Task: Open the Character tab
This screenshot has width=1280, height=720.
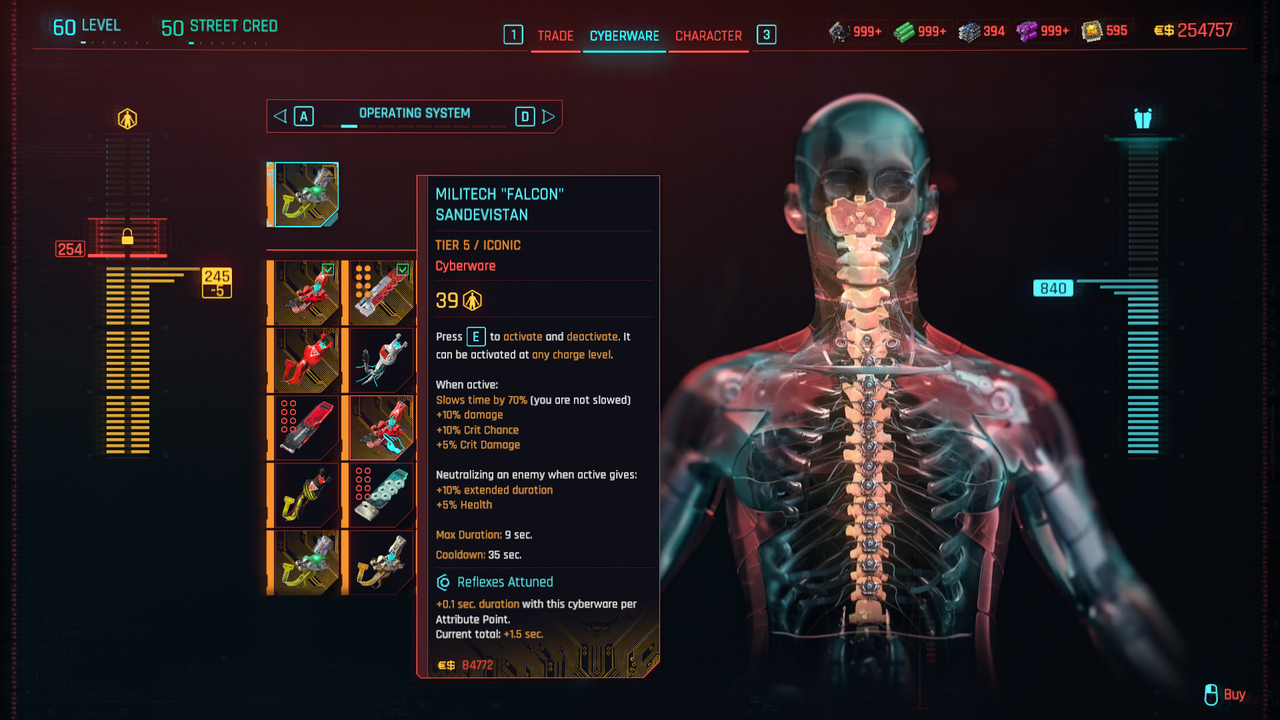Action: coord(708,35)
